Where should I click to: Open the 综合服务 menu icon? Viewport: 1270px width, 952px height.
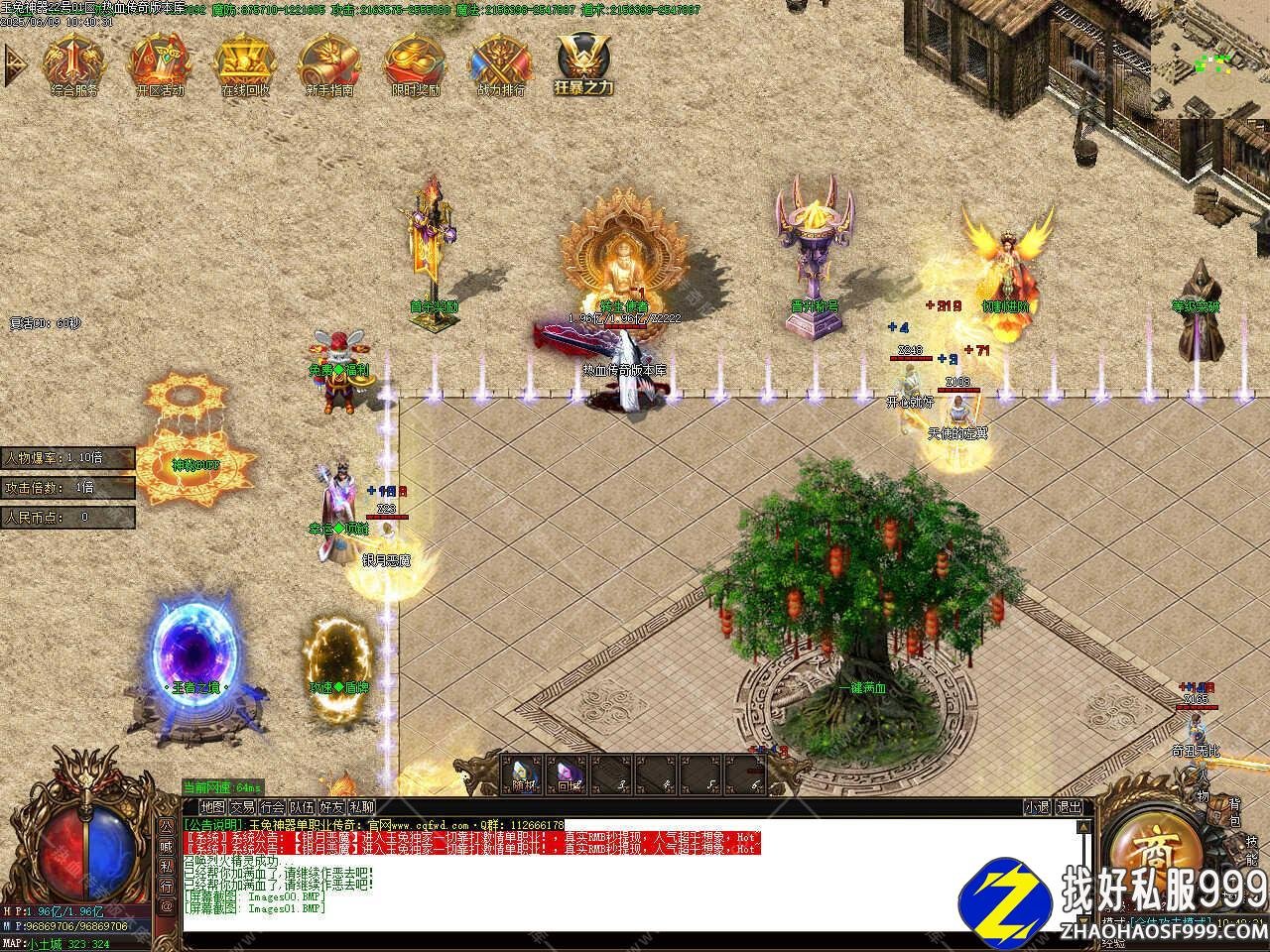pos(74,64)
